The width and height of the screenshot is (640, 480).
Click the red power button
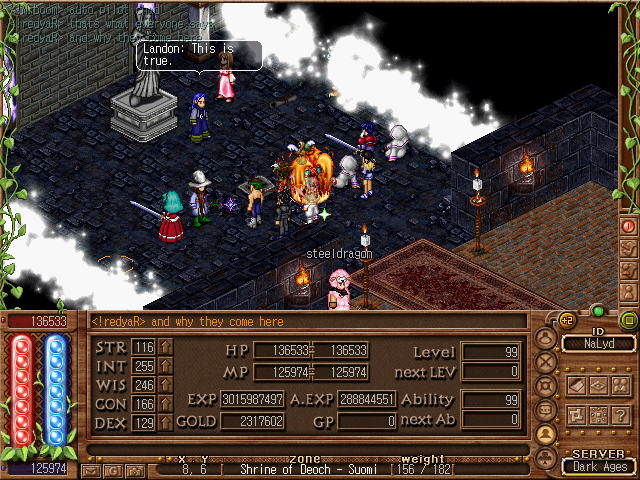[x=628, y=226]
